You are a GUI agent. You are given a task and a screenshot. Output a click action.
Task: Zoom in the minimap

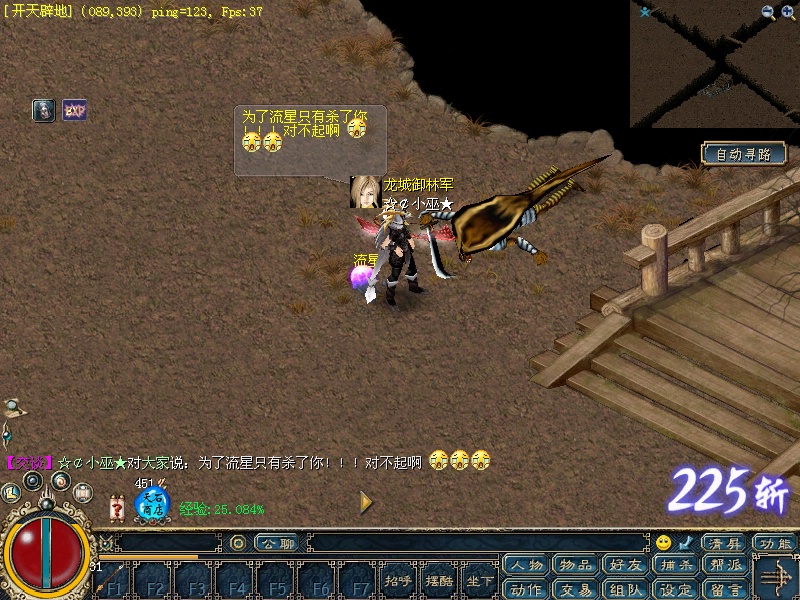pos(788,12)
